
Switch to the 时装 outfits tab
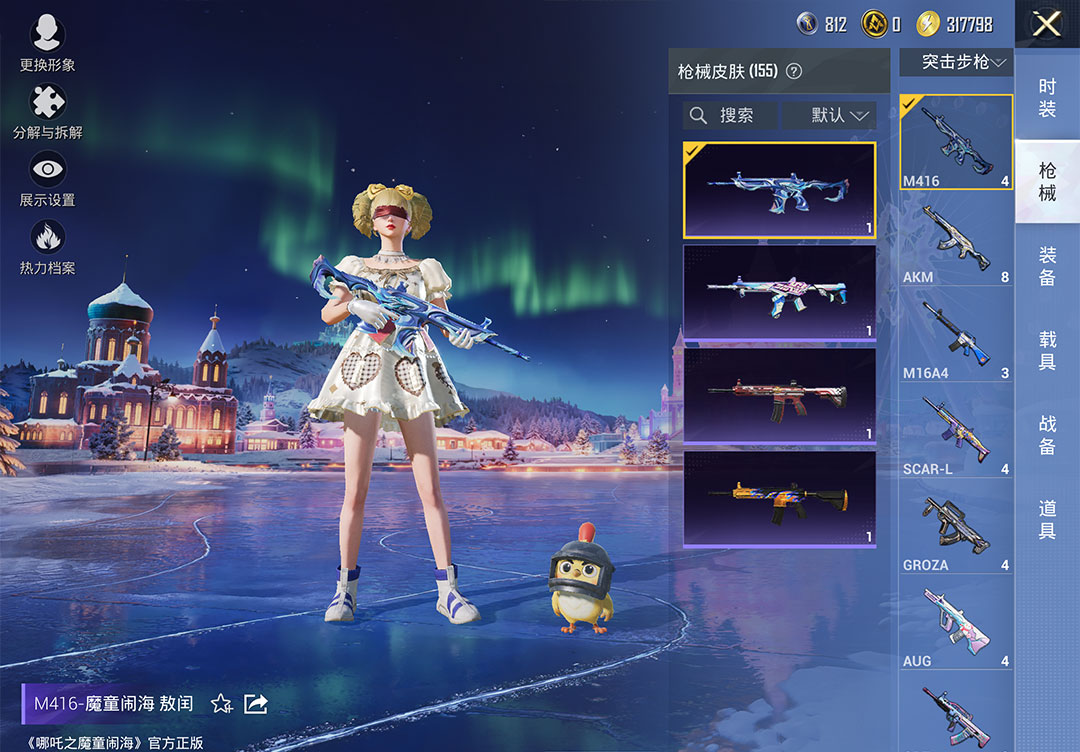click(x=1047, y=98)
